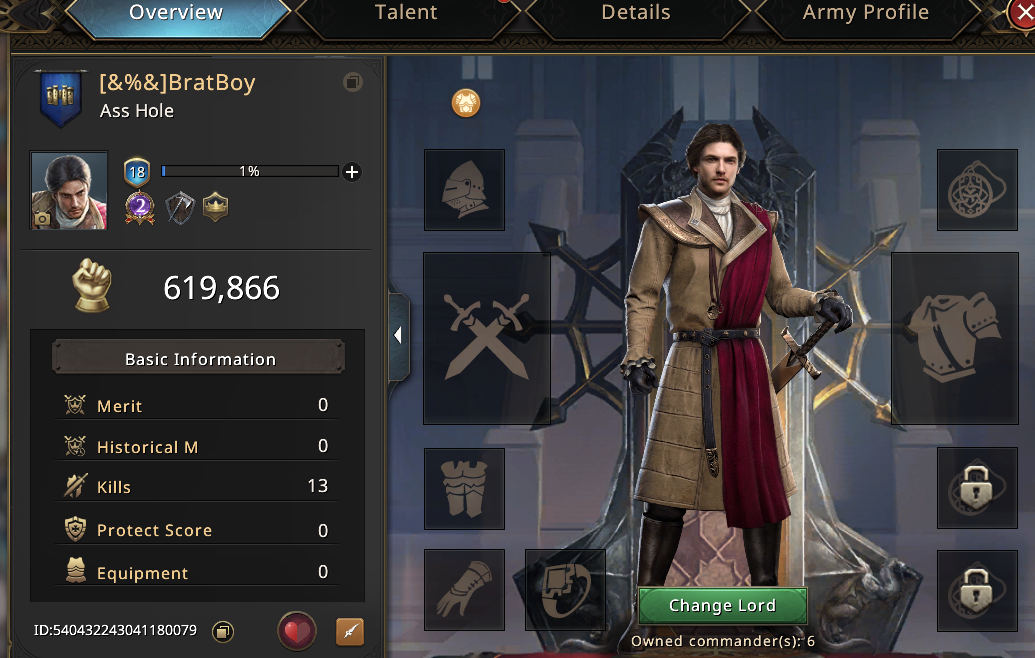The height and width of the screenshot is (658, 1035).
Task: Copy the player ID number
Action: tap(224, 631)
